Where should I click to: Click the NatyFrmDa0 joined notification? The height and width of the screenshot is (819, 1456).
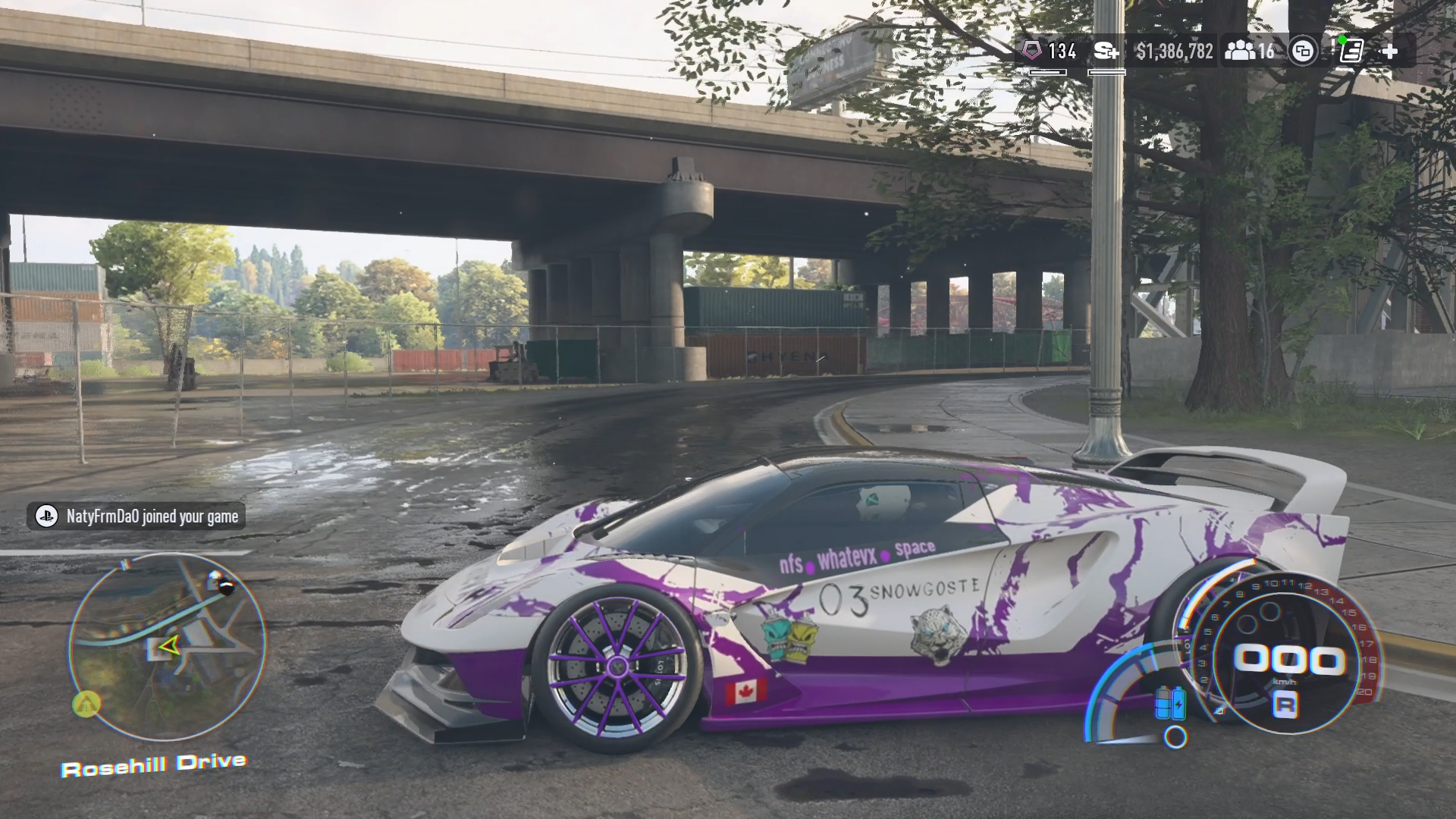coord(136,516)
